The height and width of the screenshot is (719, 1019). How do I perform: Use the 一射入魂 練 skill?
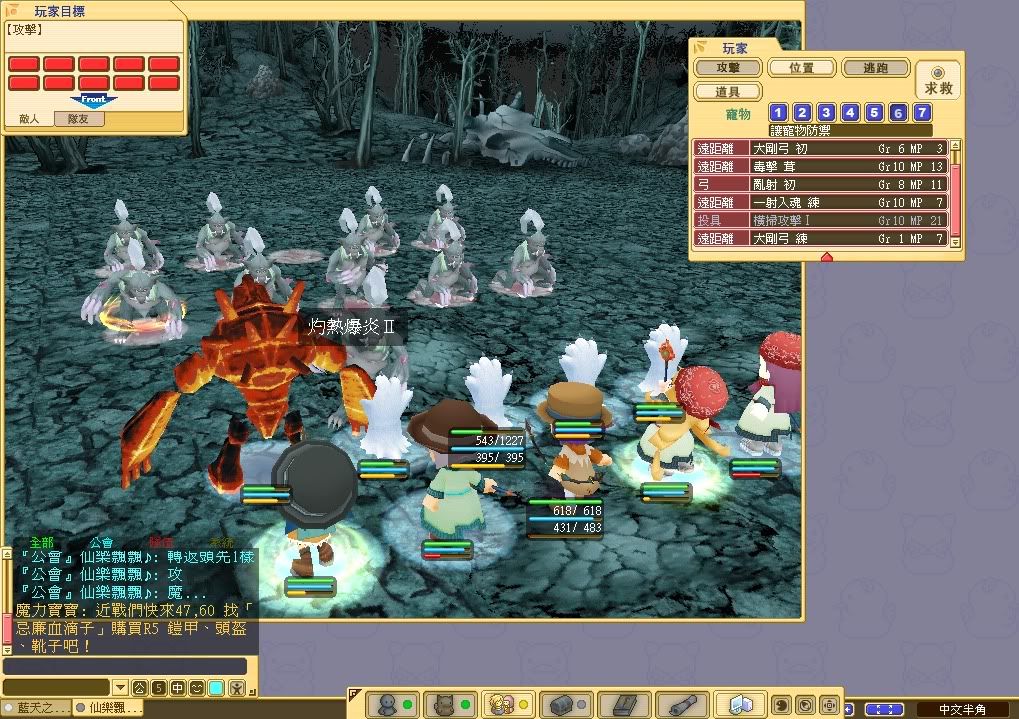(820, 202)
